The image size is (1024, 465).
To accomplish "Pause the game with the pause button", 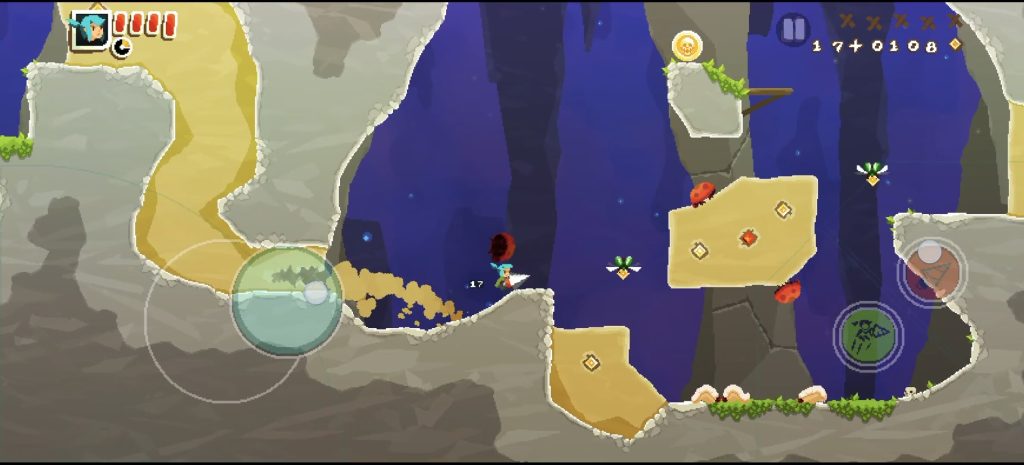I will pyautogui.click(x=793, y=29).
